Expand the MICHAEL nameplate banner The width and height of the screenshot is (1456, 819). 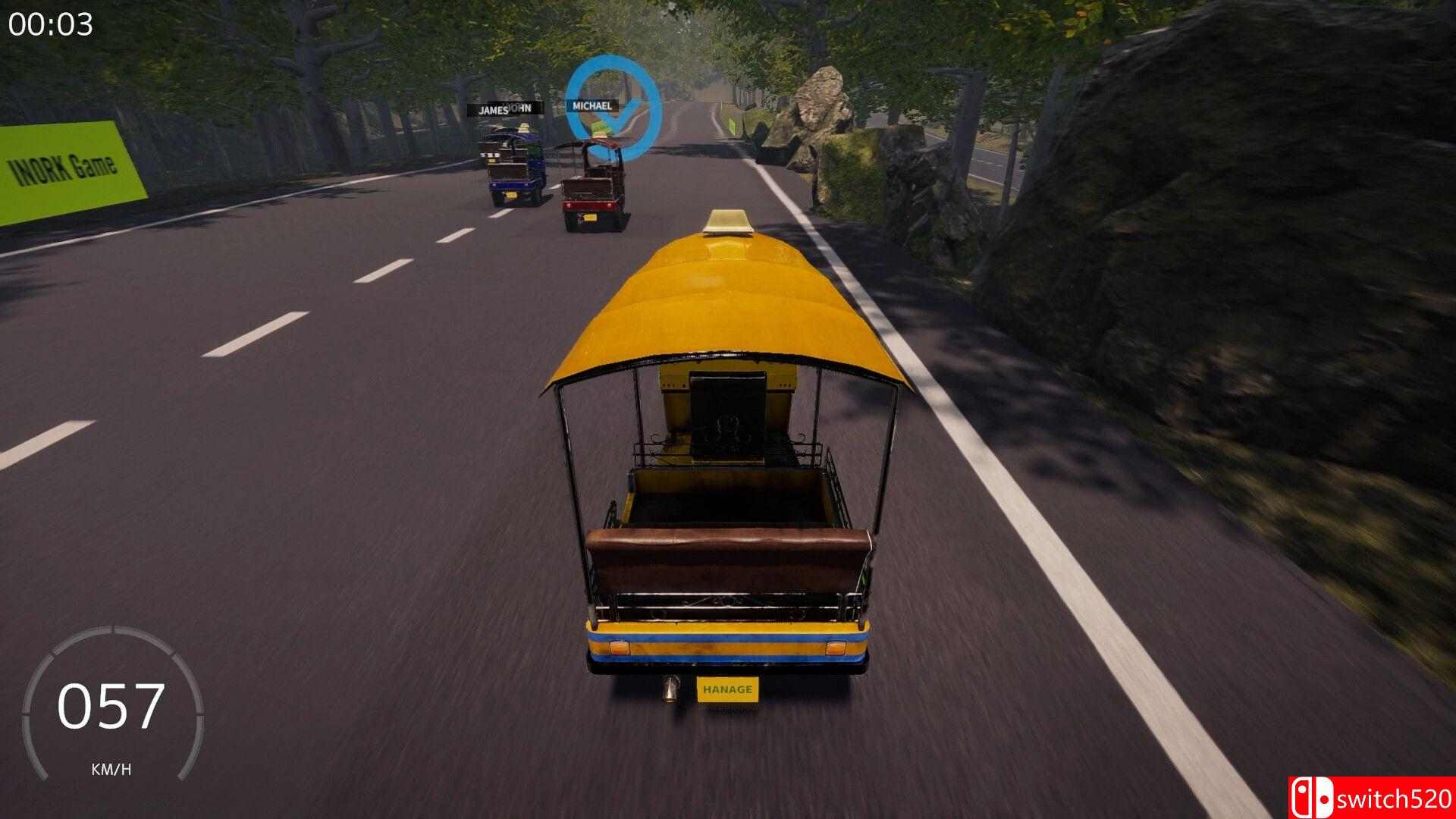(x=593, y=108)
